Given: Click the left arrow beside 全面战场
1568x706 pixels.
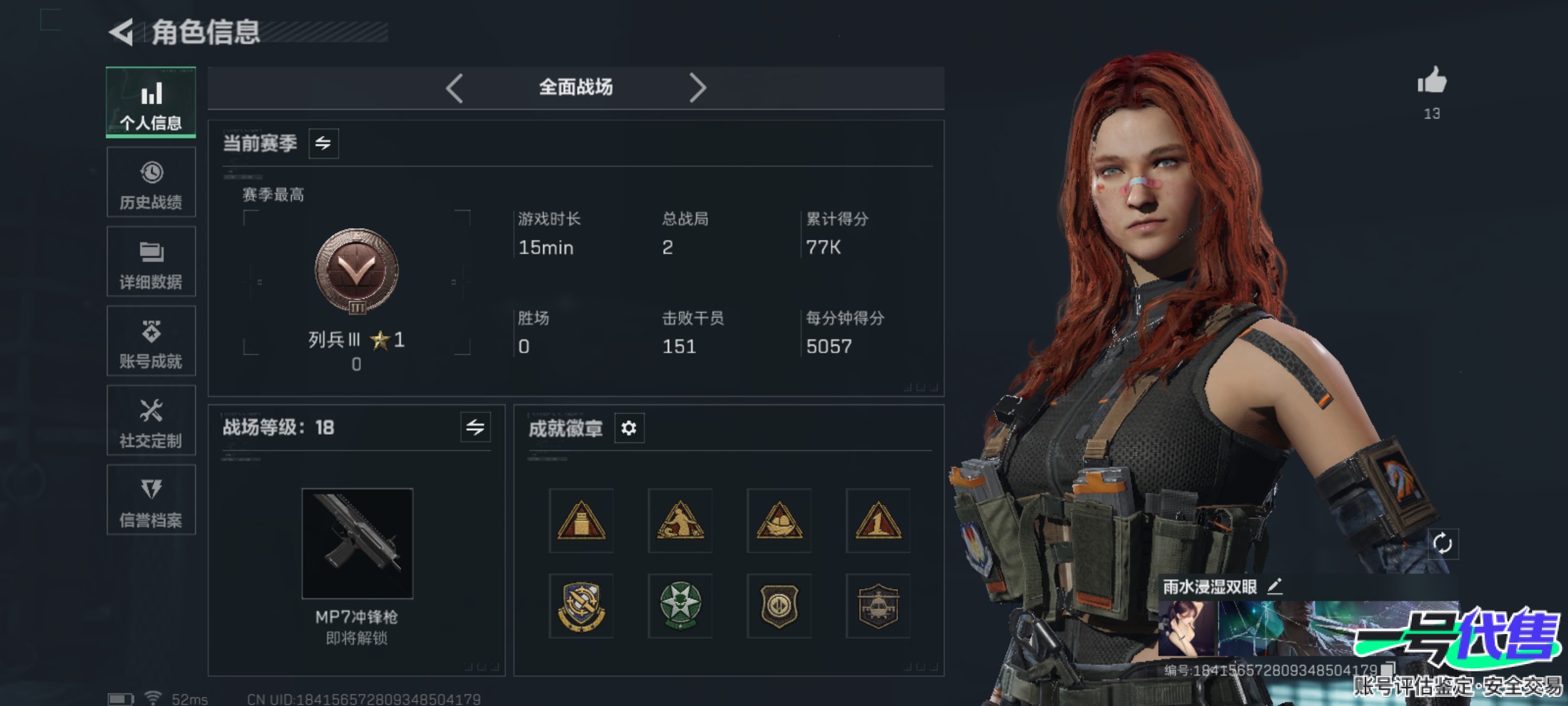Looking at the screenshot, I should tap(455, 88).
